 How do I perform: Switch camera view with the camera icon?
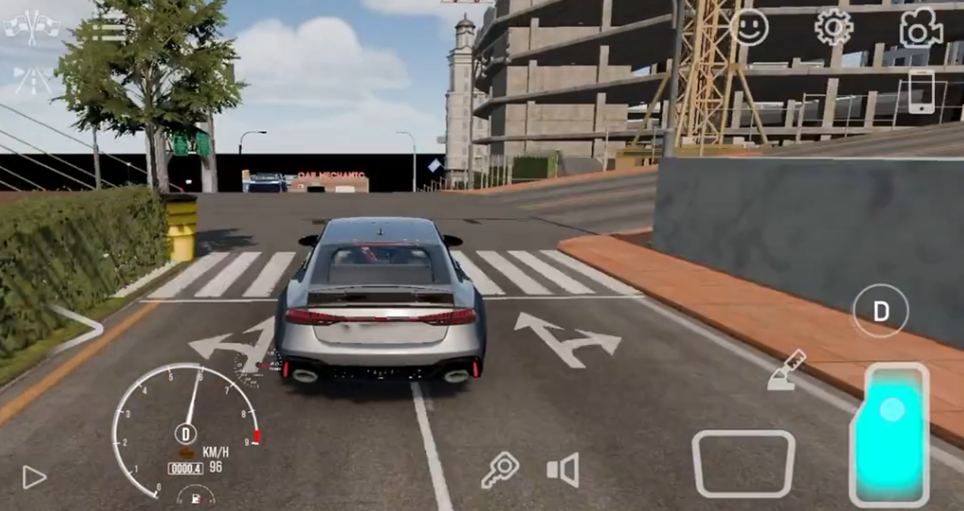click(x=920, y=28)
